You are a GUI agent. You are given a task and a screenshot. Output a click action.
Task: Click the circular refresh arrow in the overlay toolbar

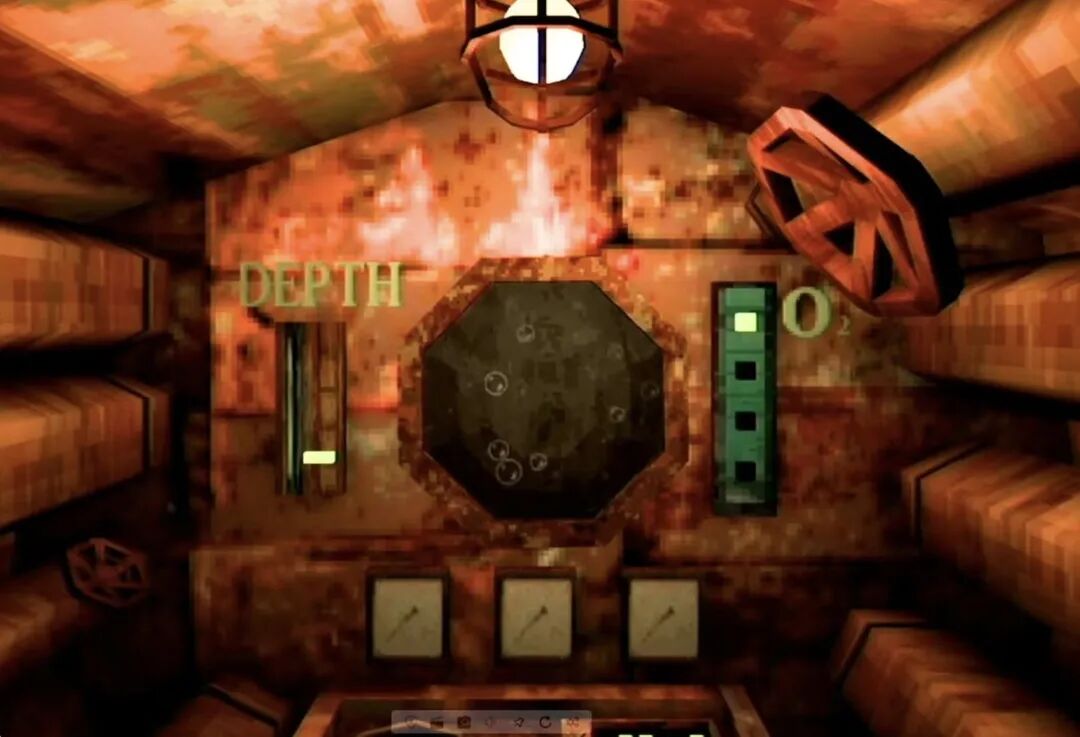pyautogui.click(x=545, y=722)
